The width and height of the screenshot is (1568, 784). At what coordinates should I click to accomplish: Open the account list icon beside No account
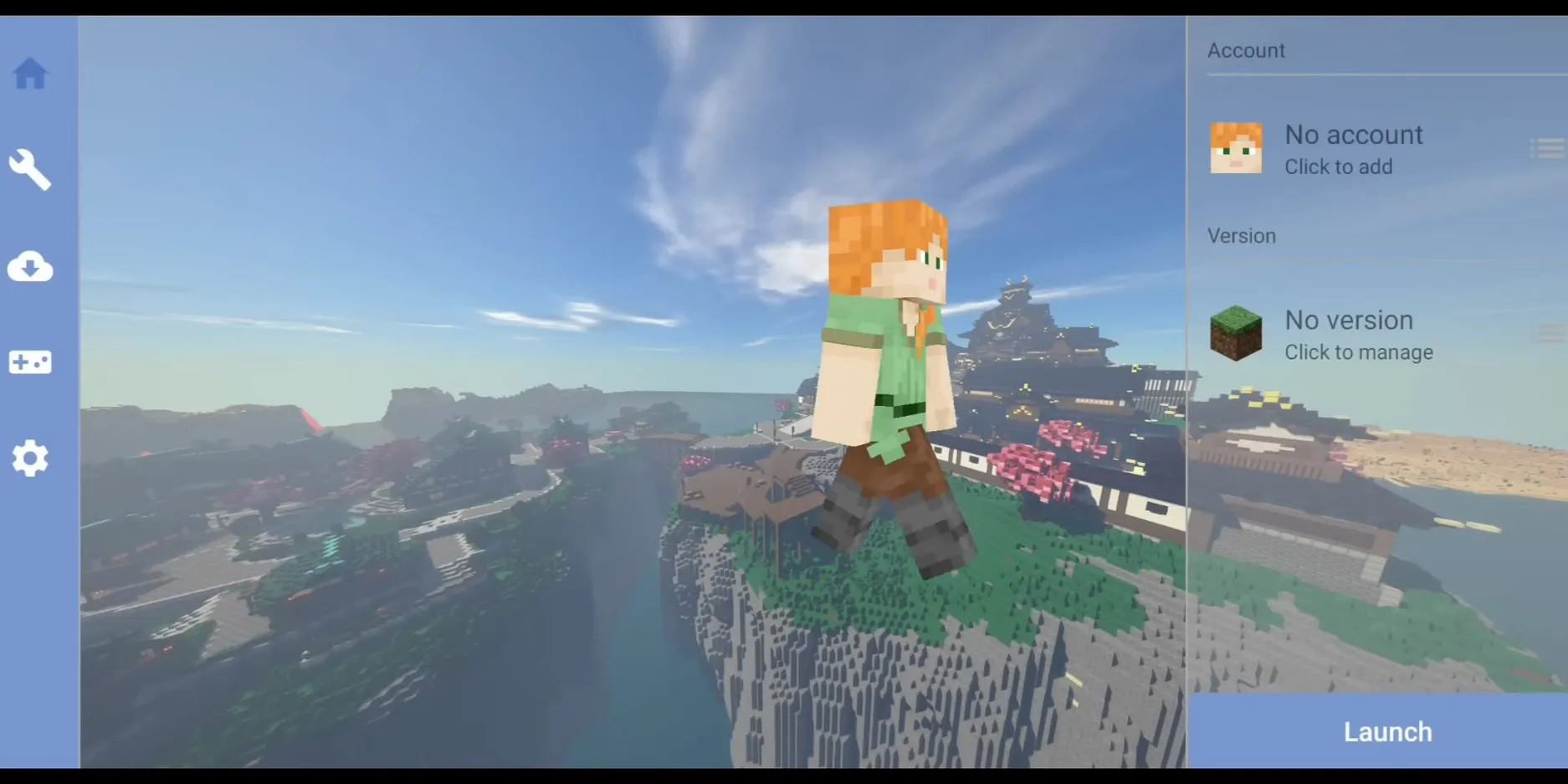(x=1547, y=148)
